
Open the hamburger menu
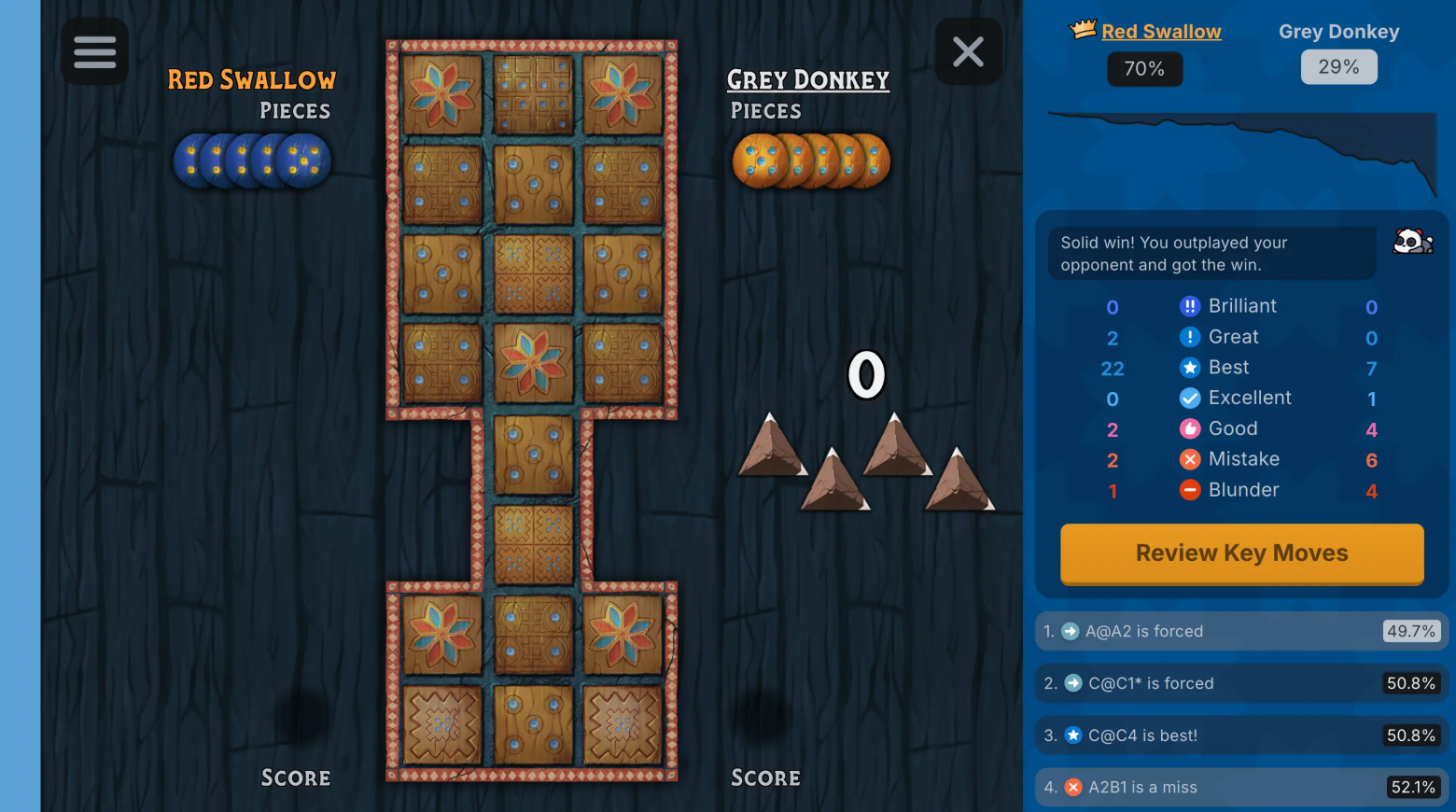coord(94,51)
